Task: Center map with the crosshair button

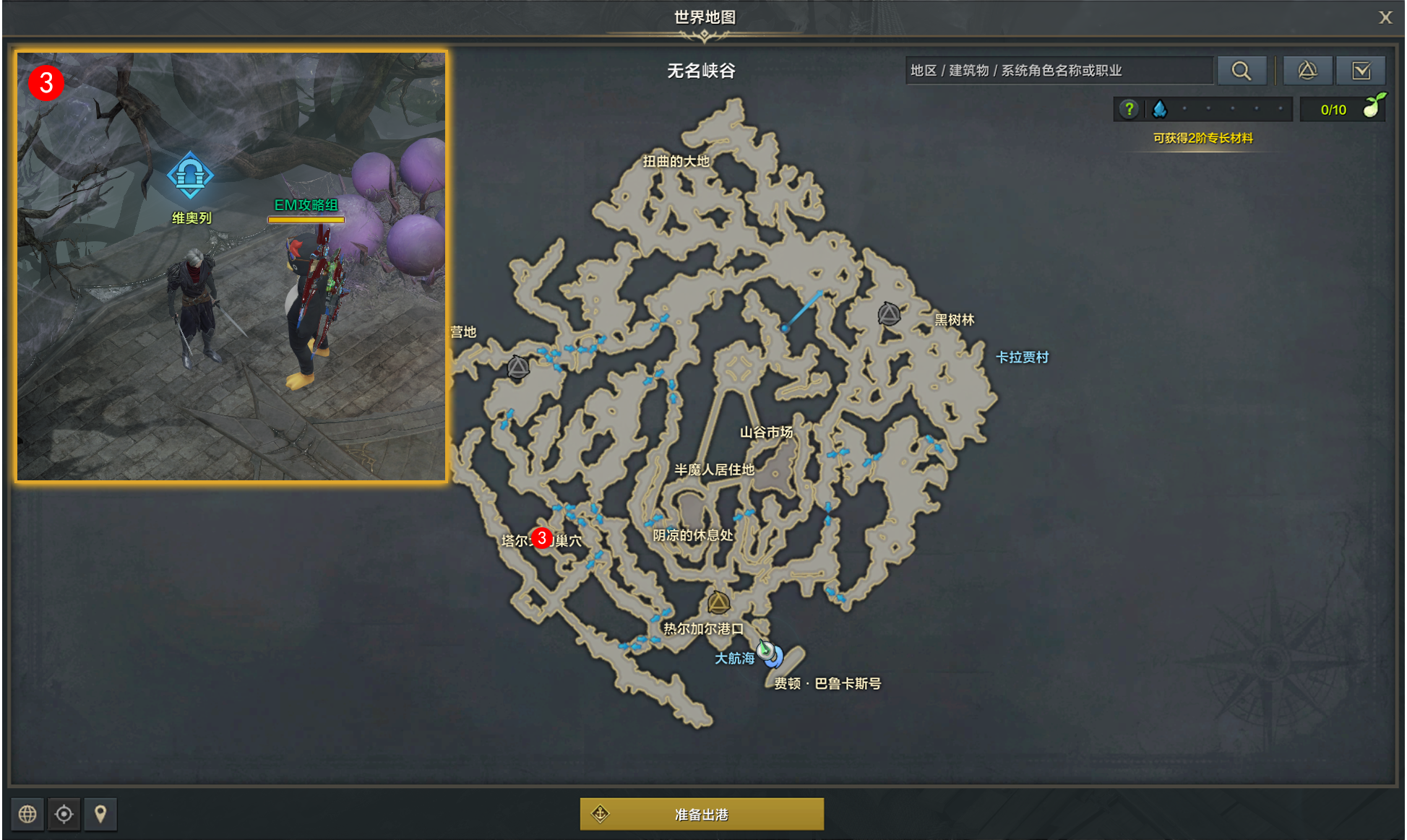Action: (x=64, y=814)
